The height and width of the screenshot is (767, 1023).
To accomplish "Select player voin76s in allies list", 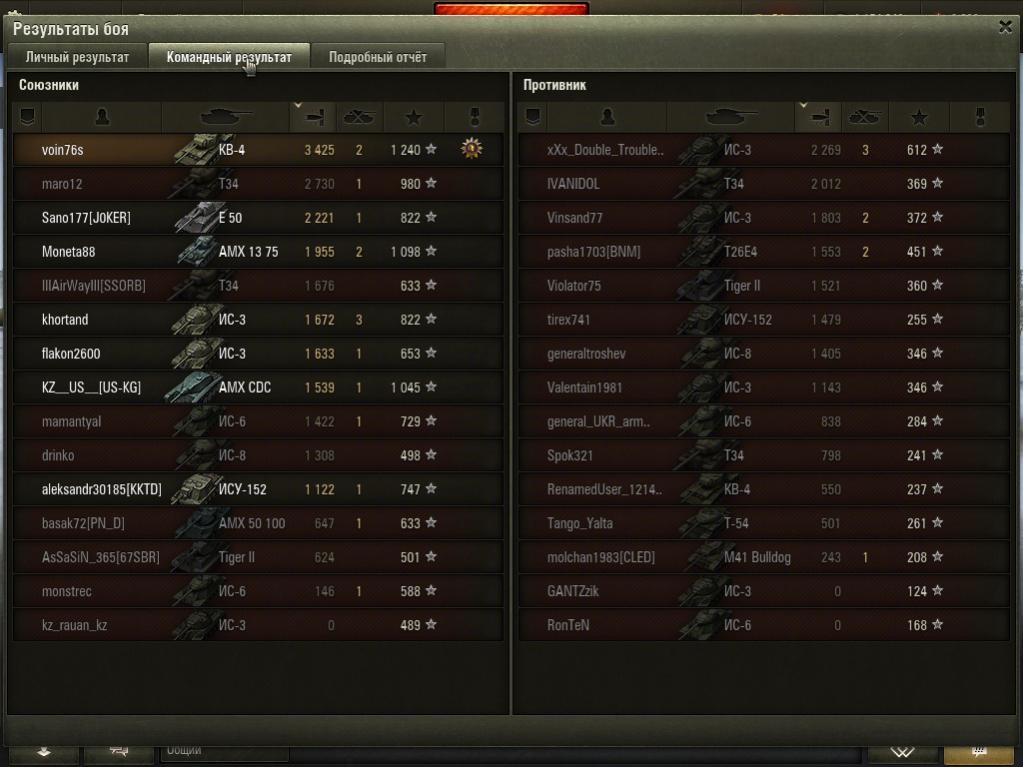I will pyautogui.click(x=63, y=150).
